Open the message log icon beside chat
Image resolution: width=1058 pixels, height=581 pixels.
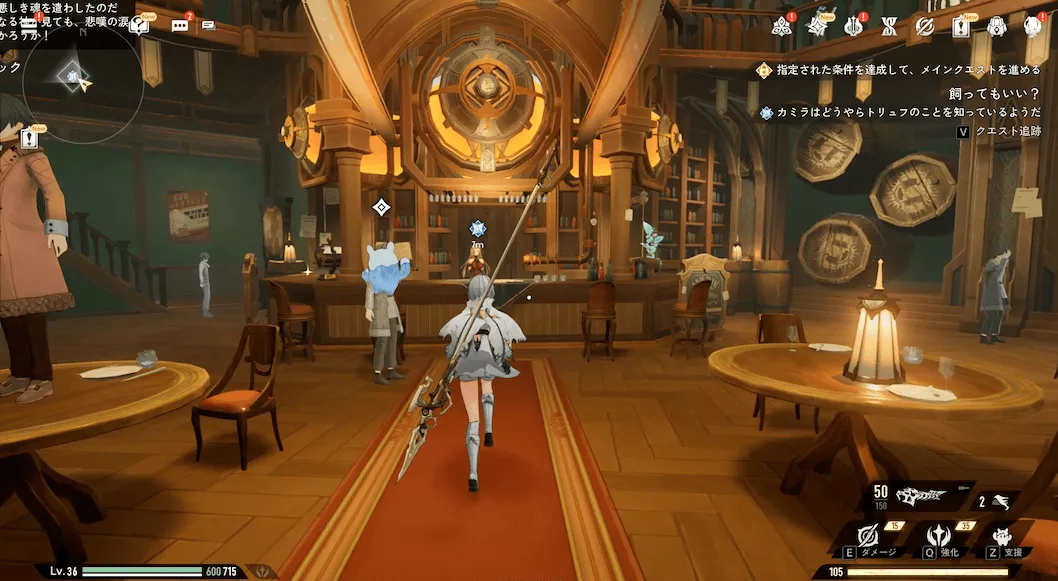208,25
